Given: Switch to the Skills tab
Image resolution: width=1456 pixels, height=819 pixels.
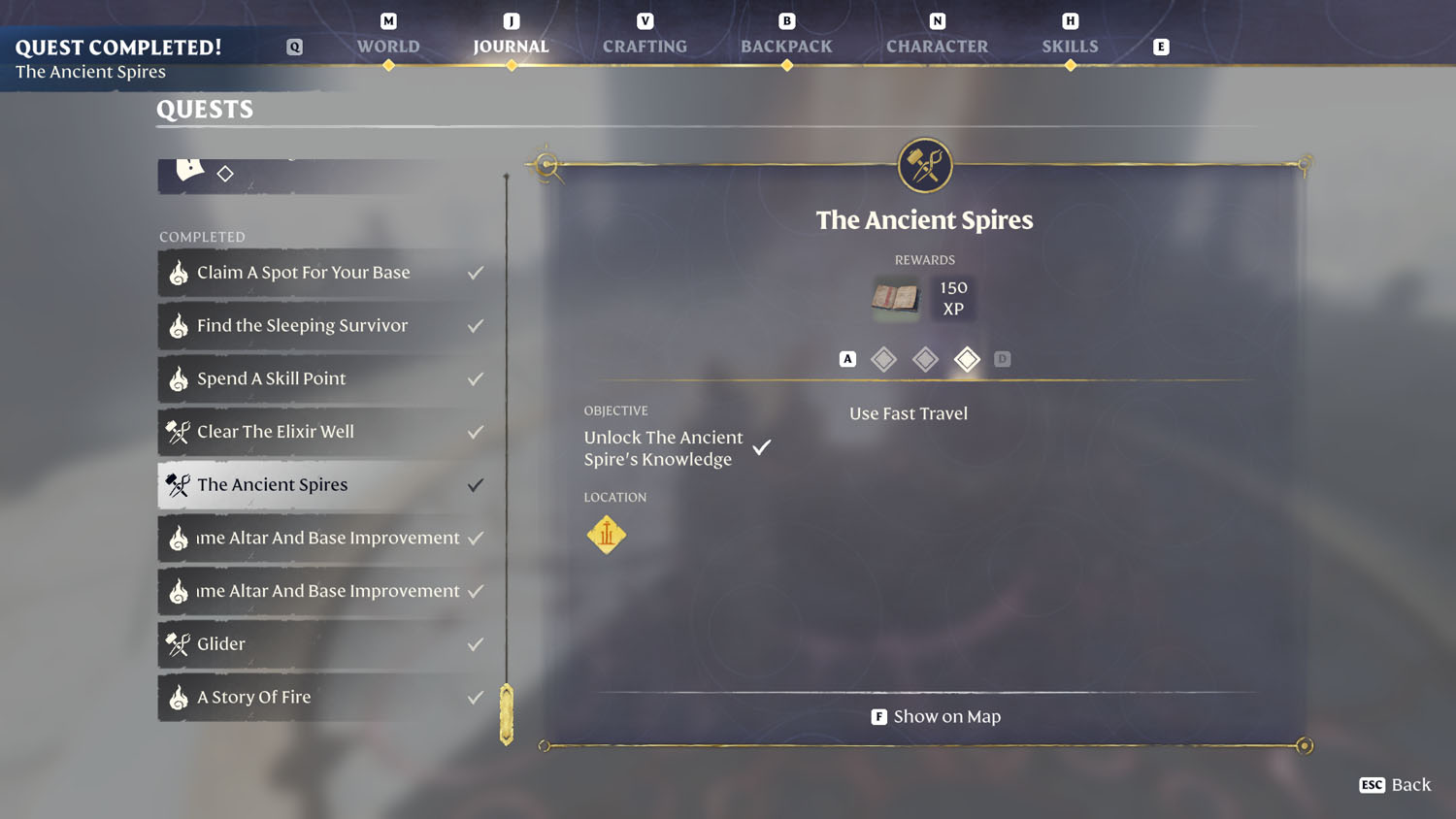Looking at the screenshot, I should tap(1070, 46).
